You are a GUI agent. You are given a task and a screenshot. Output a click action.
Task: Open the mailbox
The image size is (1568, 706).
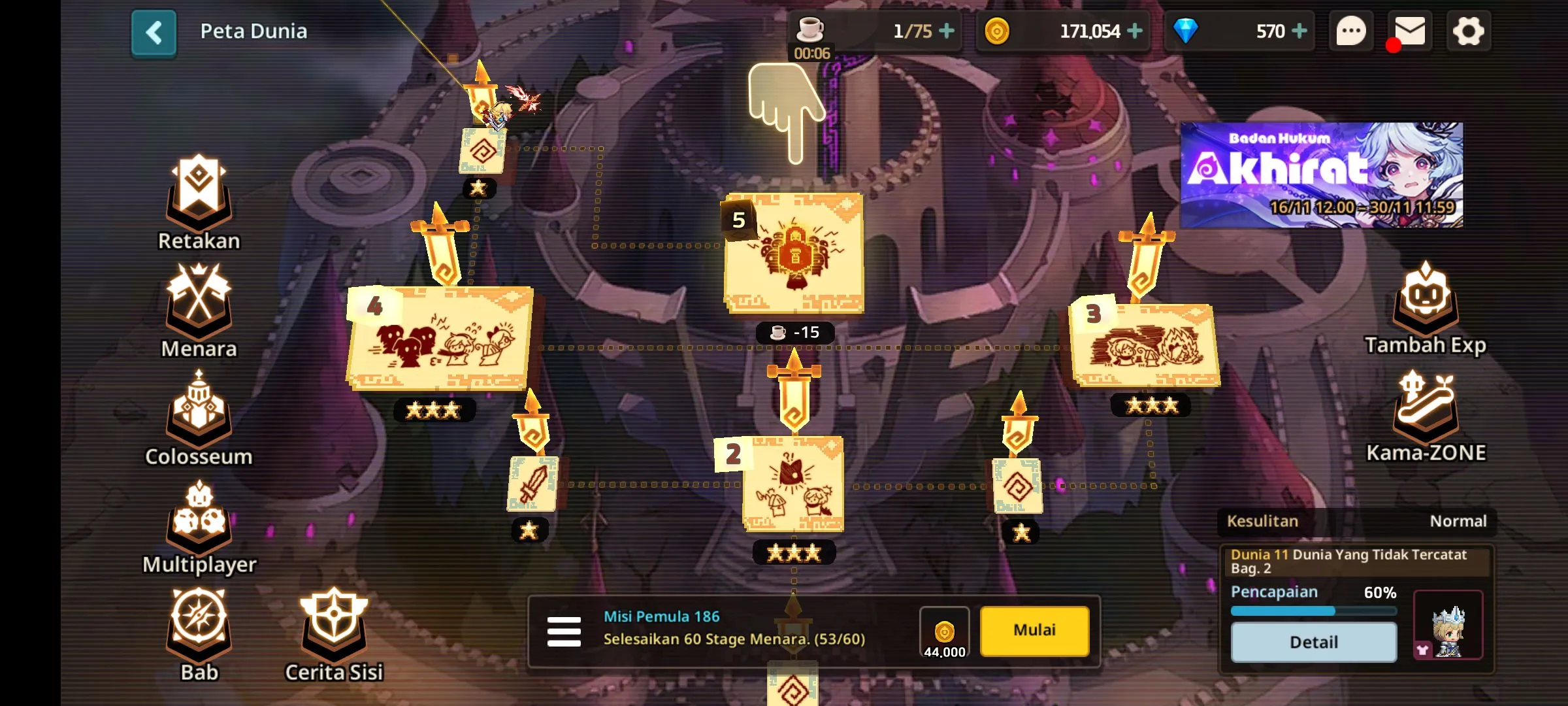(1409, 31)
